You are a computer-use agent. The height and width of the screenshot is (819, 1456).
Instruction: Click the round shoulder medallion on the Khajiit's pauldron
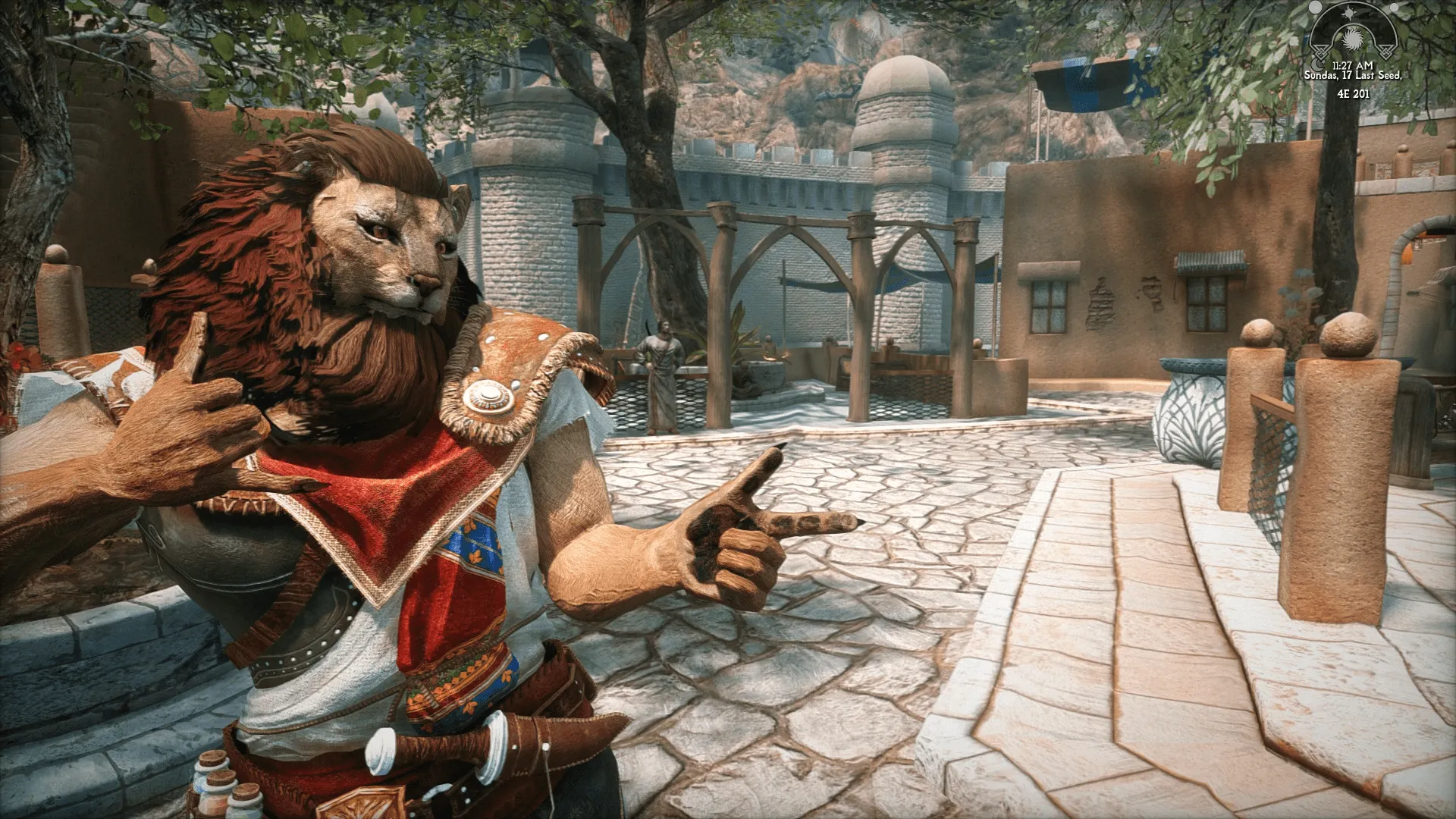(x=490, y=395)
